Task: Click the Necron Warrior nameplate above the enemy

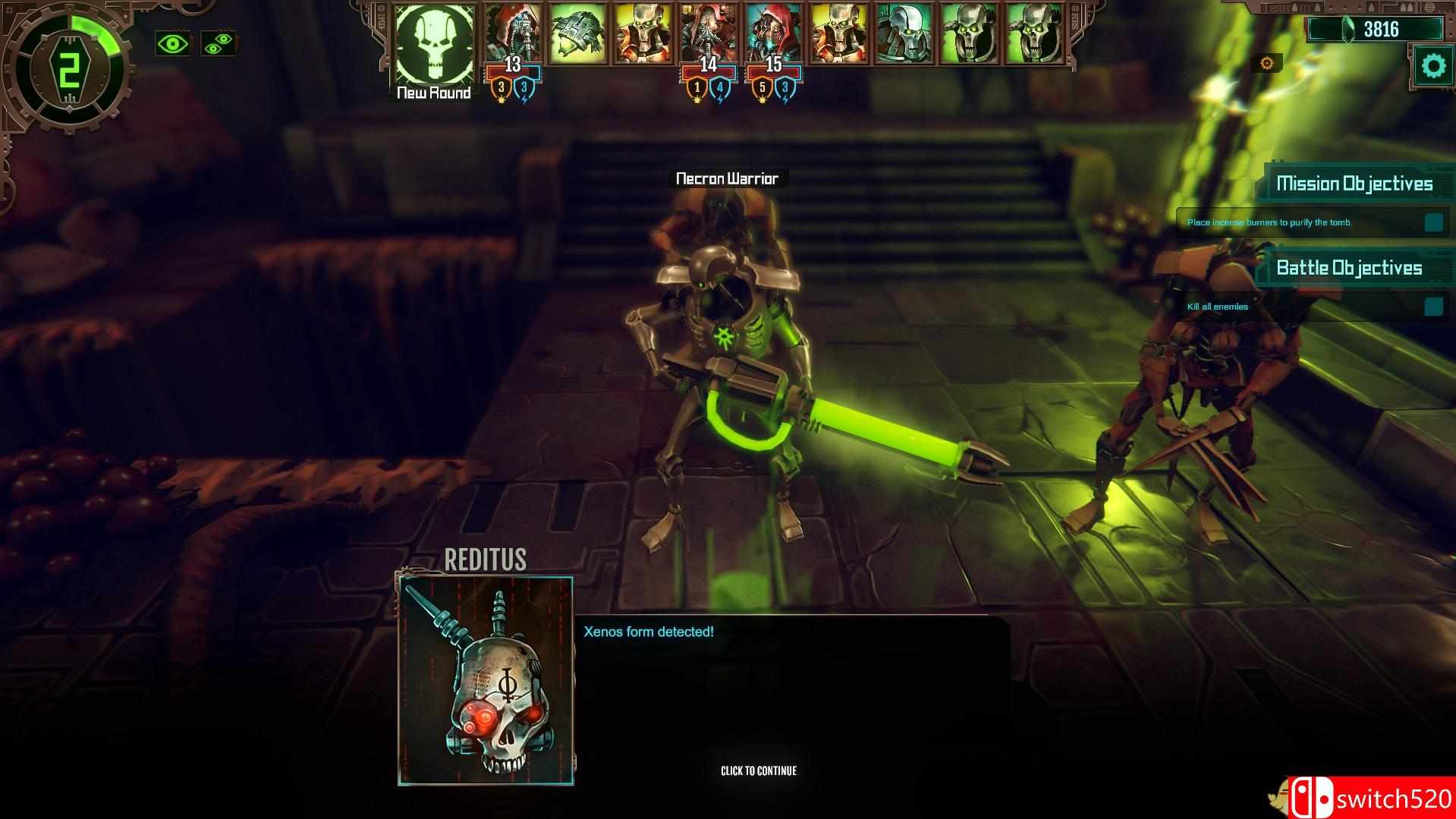Action: tap(726, 179)
